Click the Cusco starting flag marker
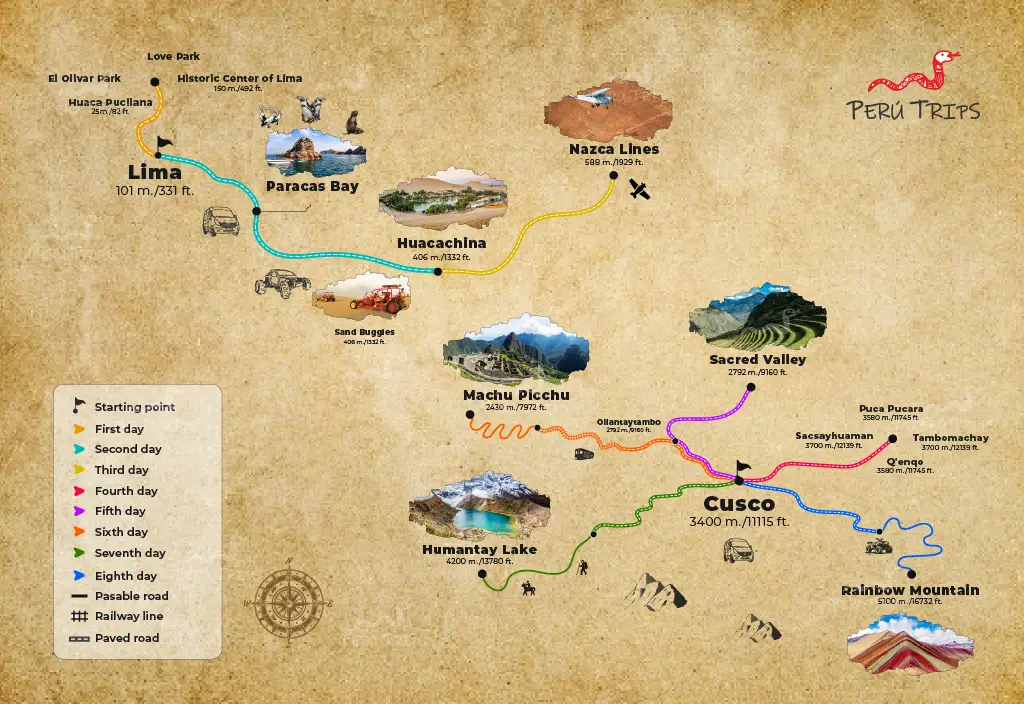The height and width of the screenshot is (704, 1024). [742, 467]
